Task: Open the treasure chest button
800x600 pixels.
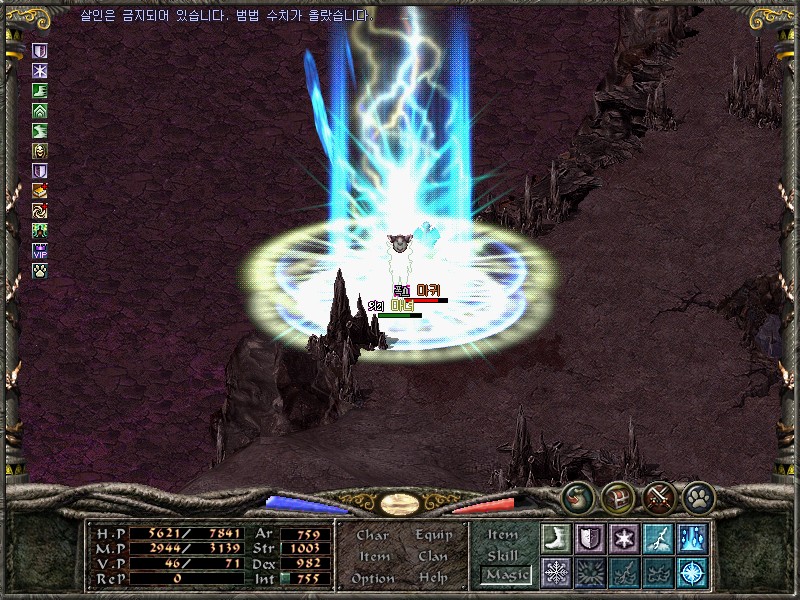Action: click(617, 496)
